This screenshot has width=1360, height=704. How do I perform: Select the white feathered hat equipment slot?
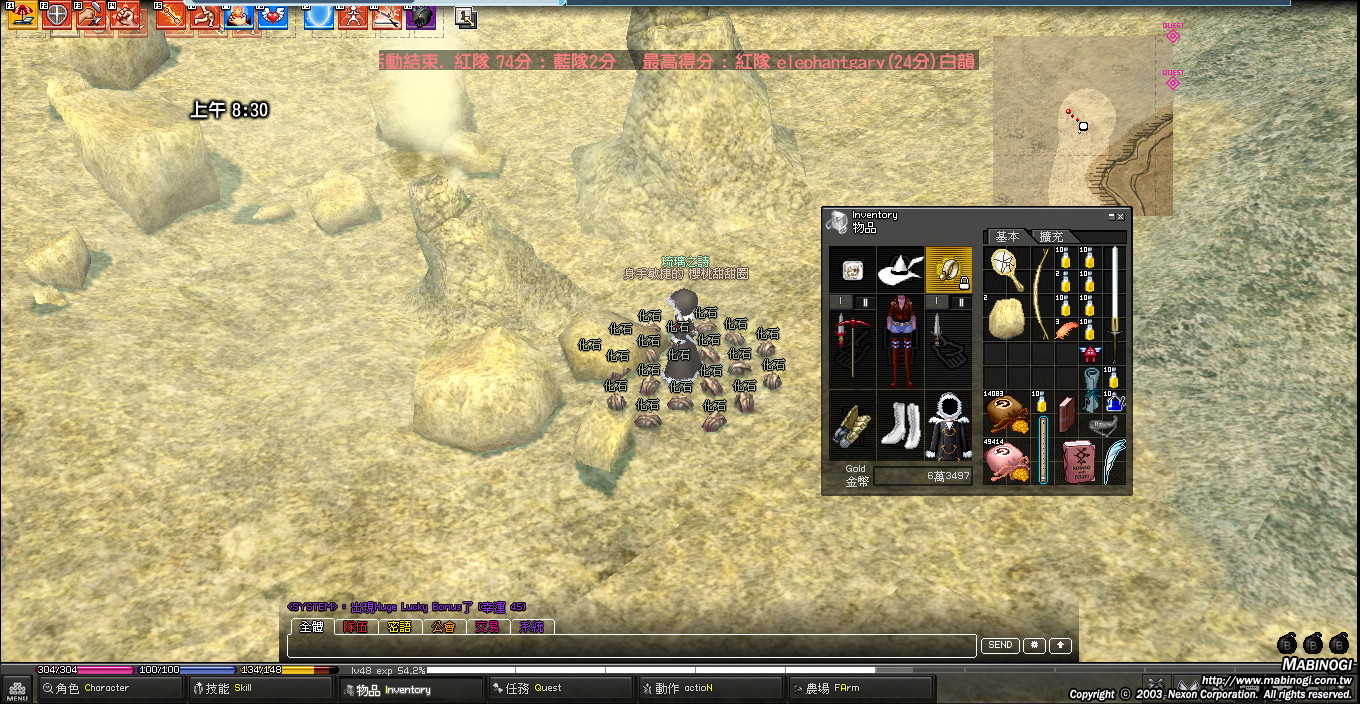pos(900,270)
